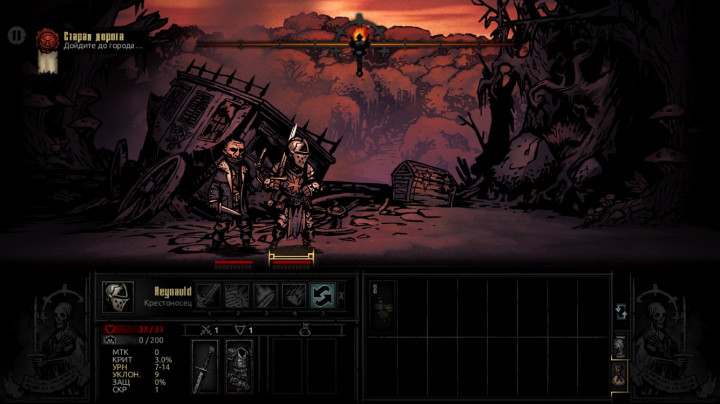
Task: Open the Старая дорога quest seal
Action: point(46,39)
